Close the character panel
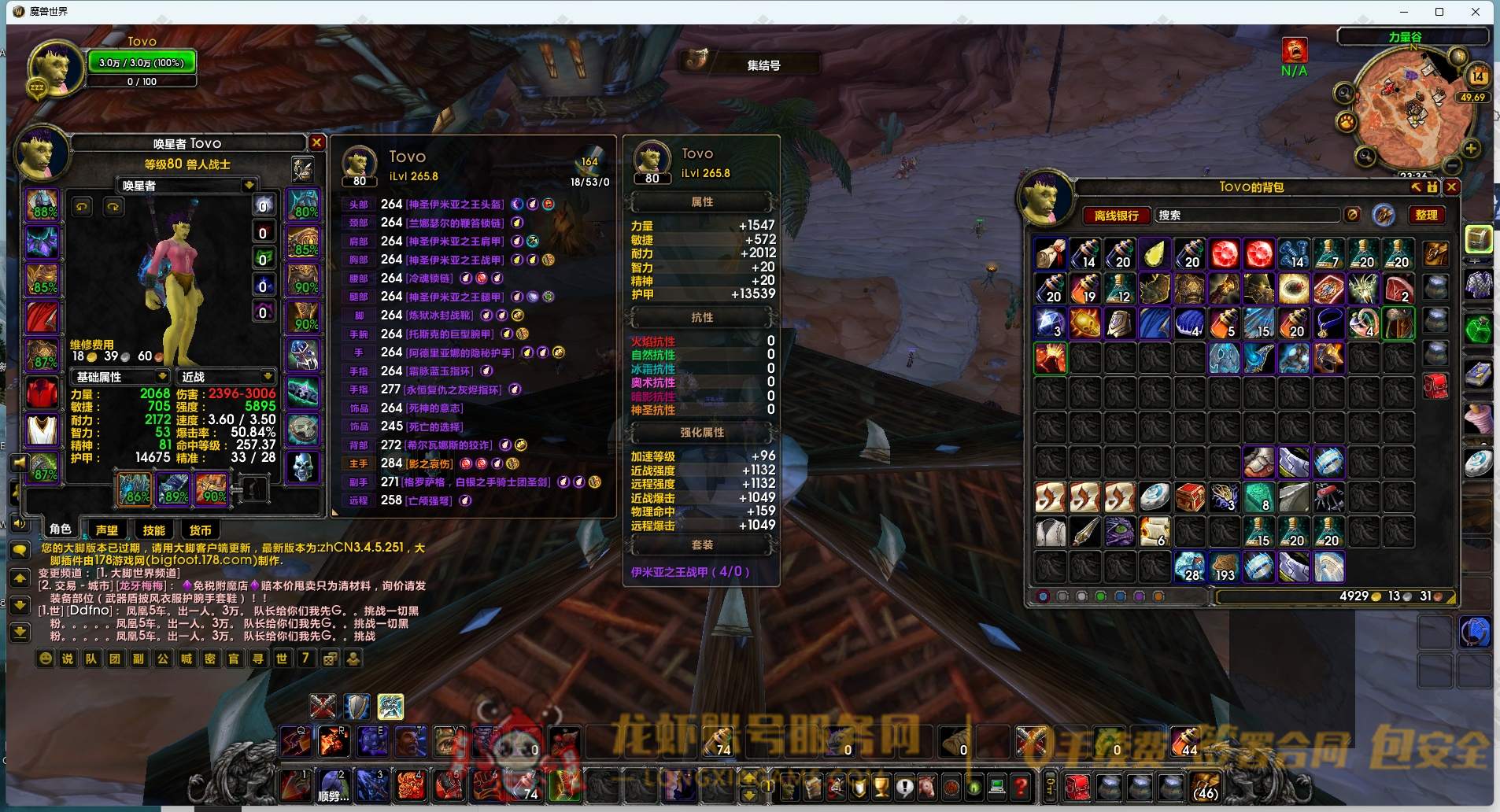Image resolution: width=1500 pixels, height=812 pixels. click(x=316, y=142)
